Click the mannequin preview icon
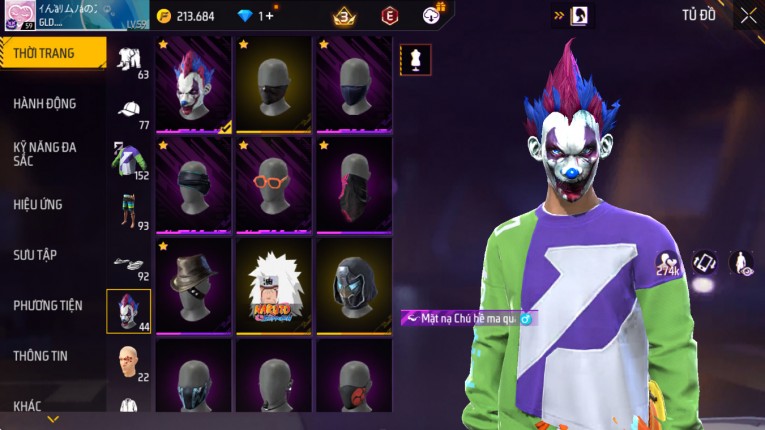Screen dimensions: 765x430 [416, 60]
